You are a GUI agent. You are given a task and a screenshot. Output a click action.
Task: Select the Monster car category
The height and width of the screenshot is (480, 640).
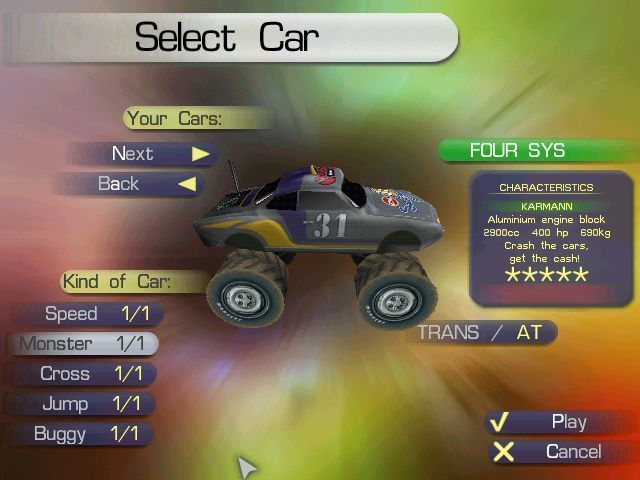coord(84,344)
